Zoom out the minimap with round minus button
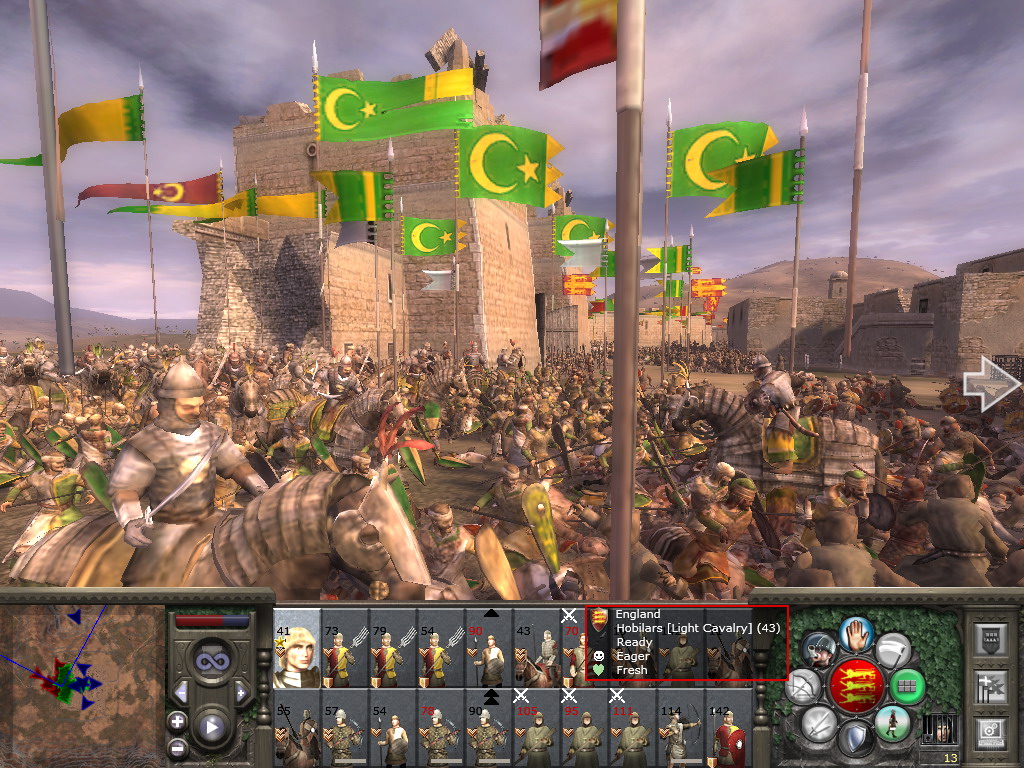This screenshot has width=1024, height=768. (x=177, y=746)
